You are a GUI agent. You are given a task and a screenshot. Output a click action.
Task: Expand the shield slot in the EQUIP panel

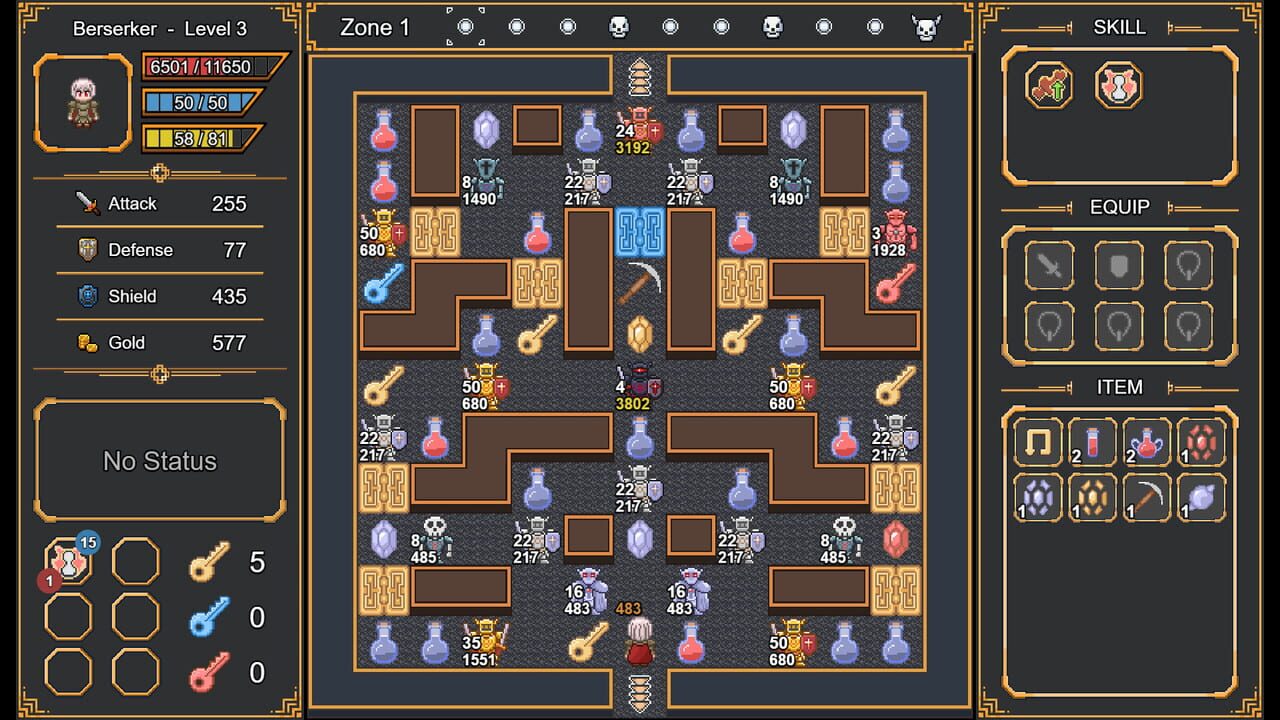(x=1119, y=265)
